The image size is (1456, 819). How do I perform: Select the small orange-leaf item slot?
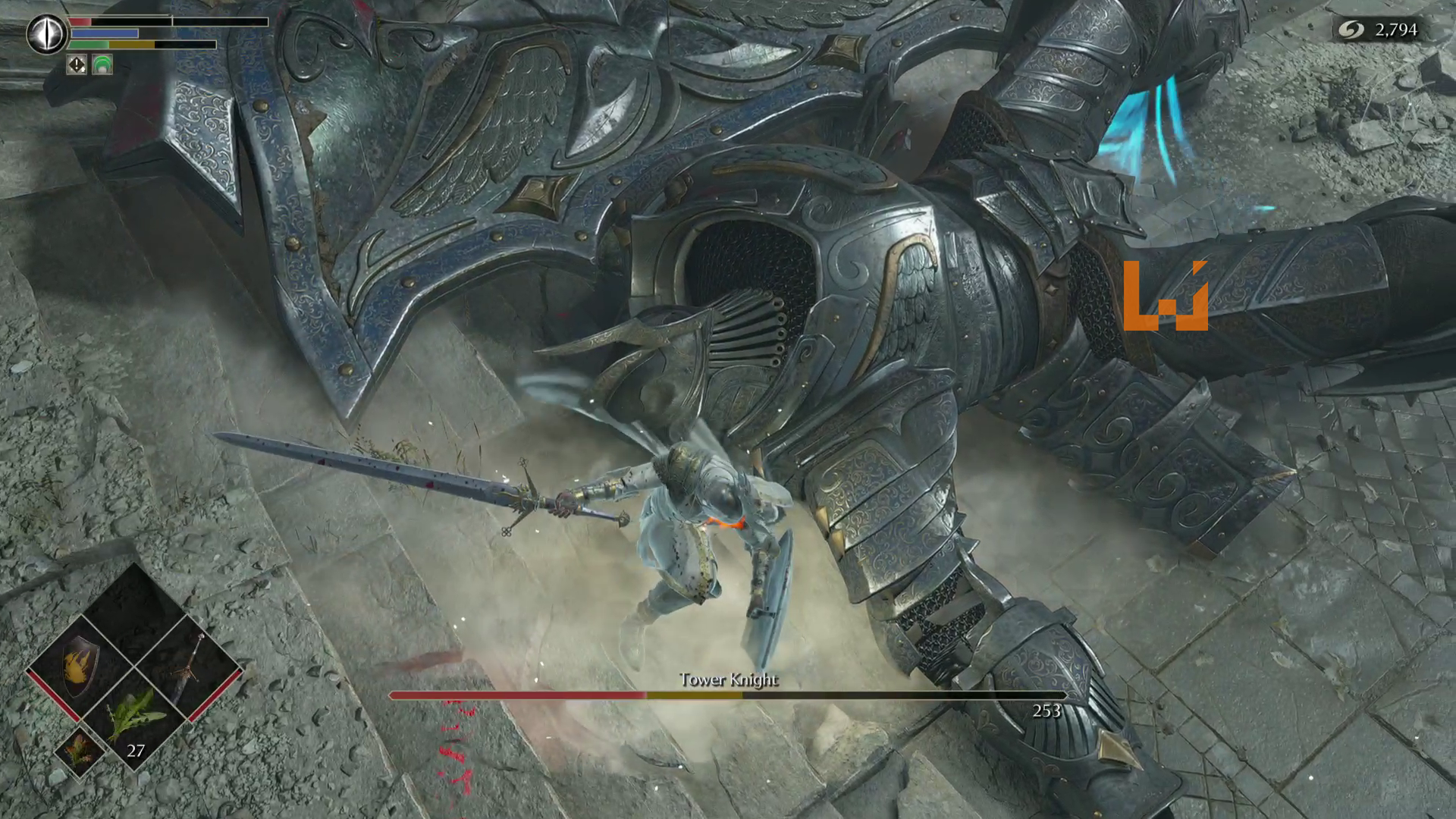(x=80, y=751)
